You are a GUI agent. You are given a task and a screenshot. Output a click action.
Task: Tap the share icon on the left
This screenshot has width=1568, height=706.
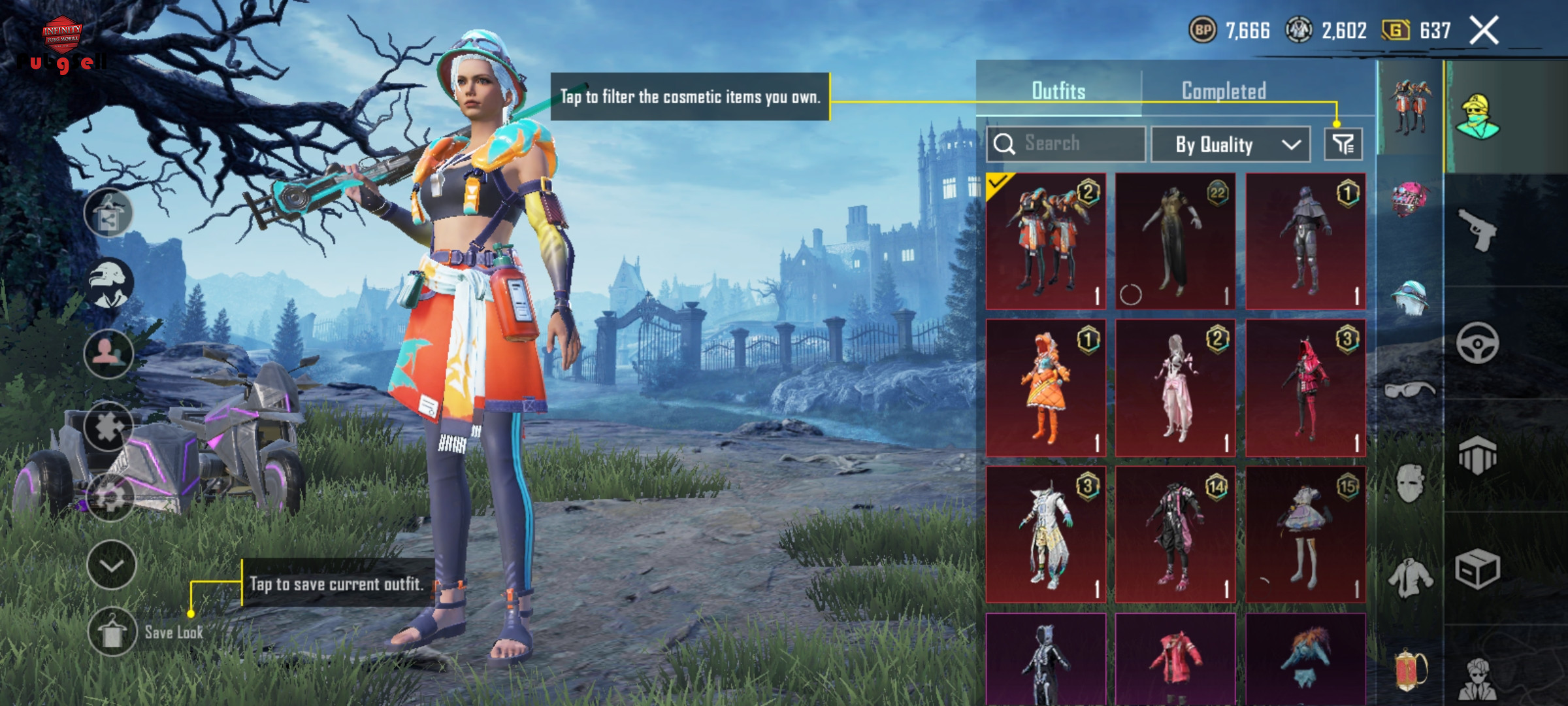tap(108, 214)
